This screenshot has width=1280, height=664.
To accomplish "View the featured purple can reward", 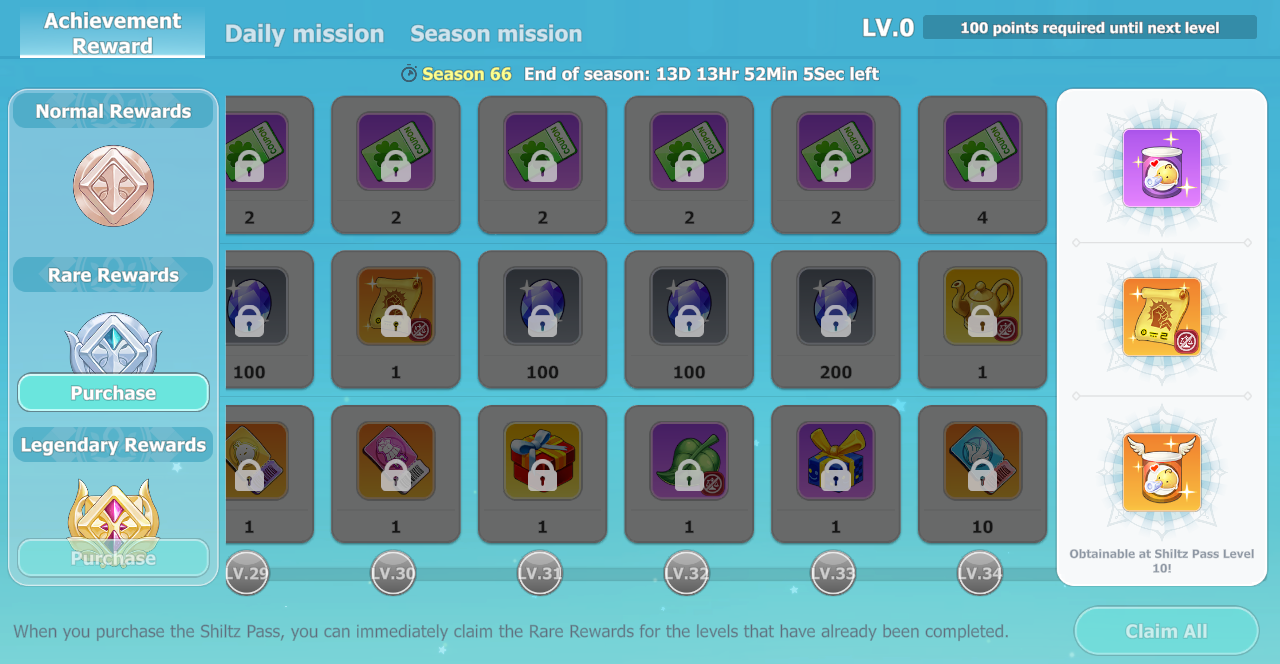I will point(1162,168).
